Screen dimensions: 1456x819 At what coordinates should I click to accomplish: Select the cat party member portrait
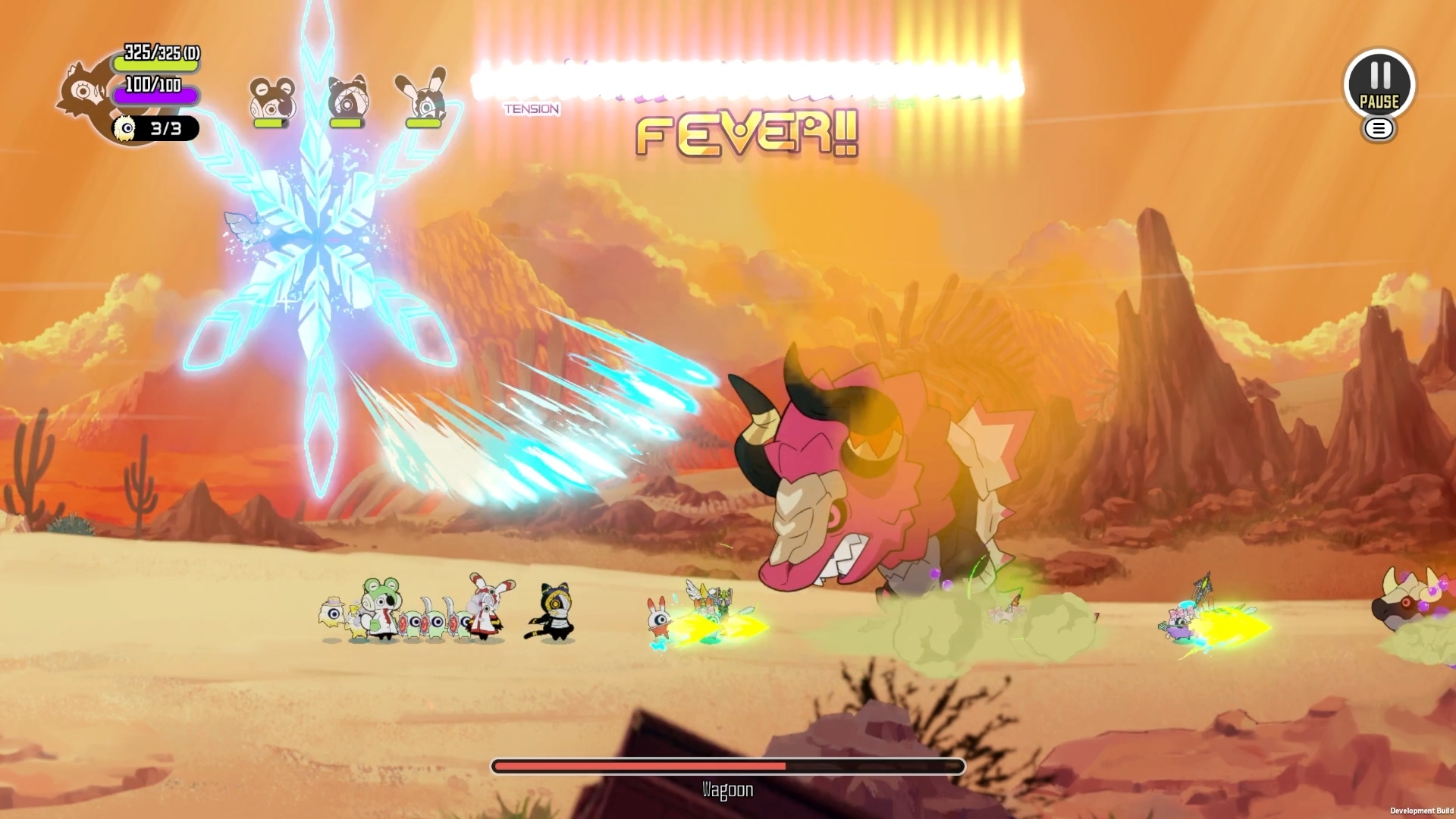click(x=347, y=99)
